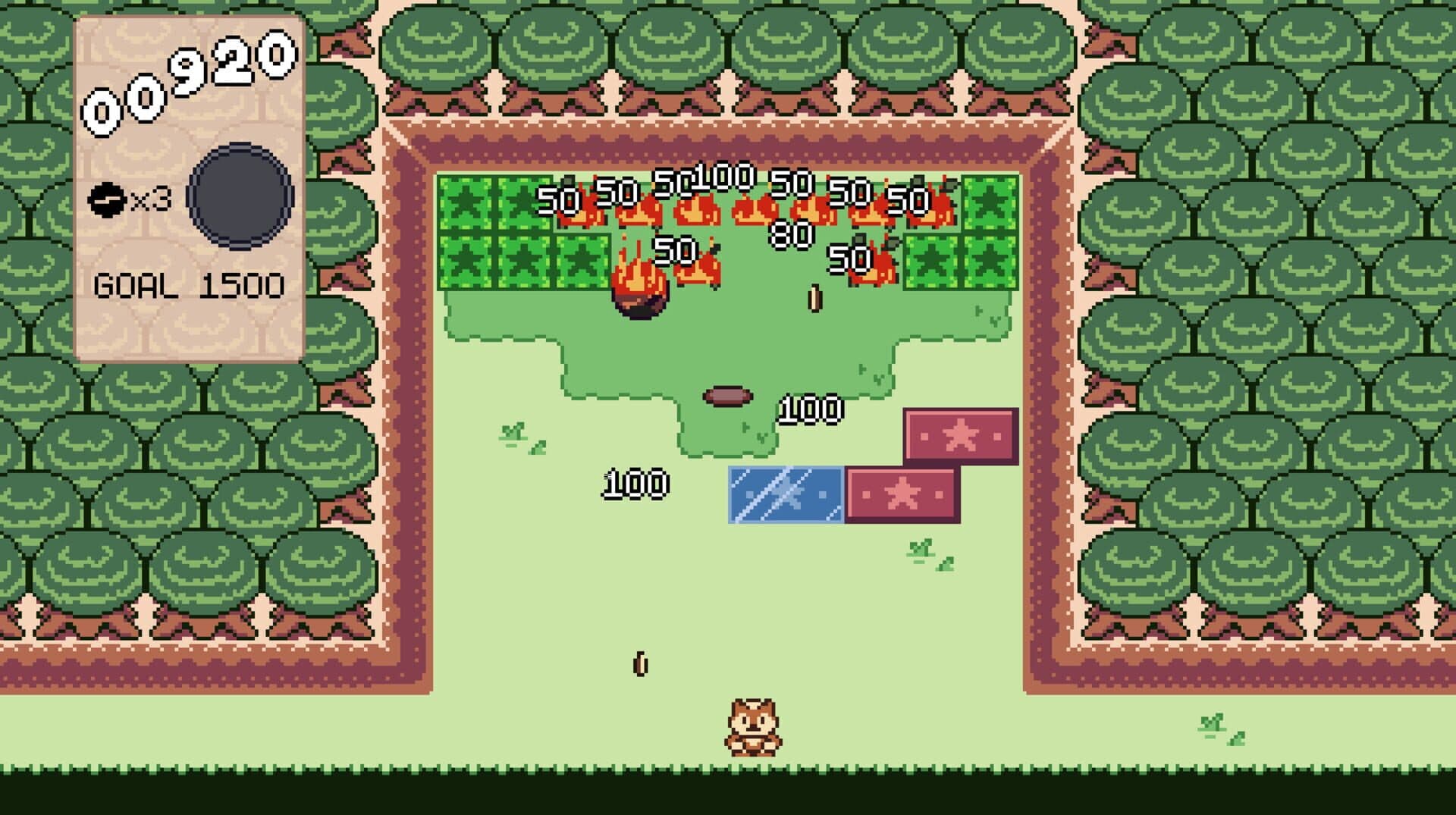Click the rightmost green star block
1456x815 pixels.
click(991, 205)
